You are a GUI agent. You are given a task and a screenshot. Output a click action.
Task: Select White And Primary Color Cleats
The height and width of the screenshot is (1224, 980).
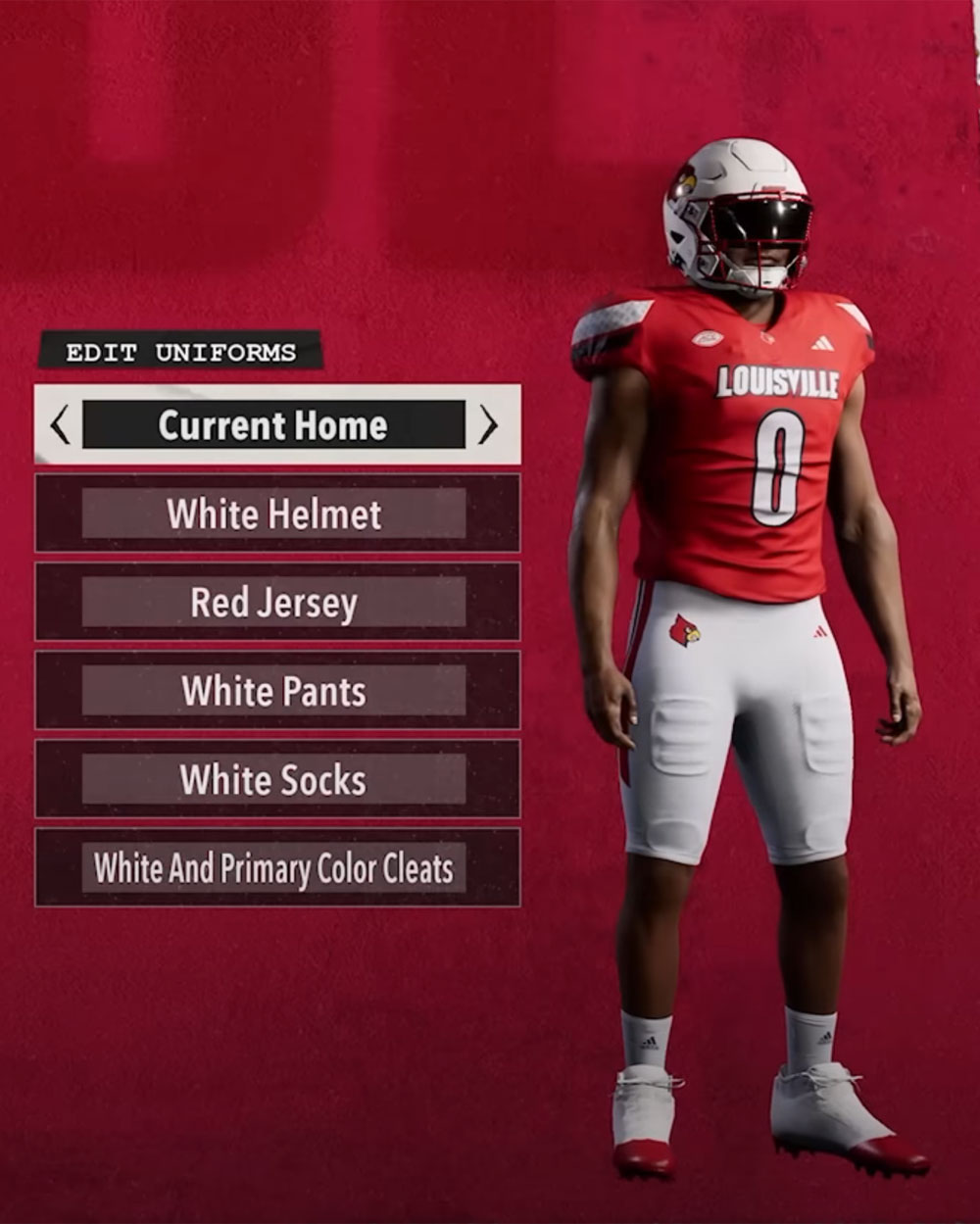click(x=274, y=868)
